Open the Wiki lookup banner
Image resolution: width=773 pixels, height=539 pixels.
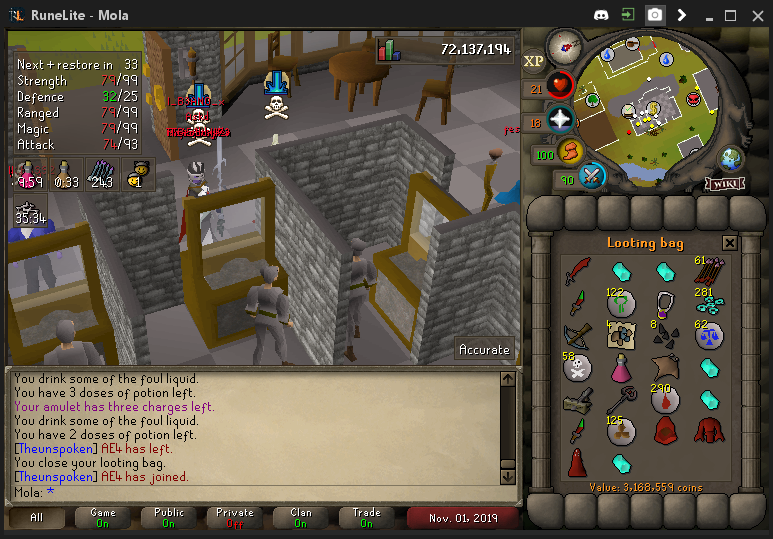724,184
